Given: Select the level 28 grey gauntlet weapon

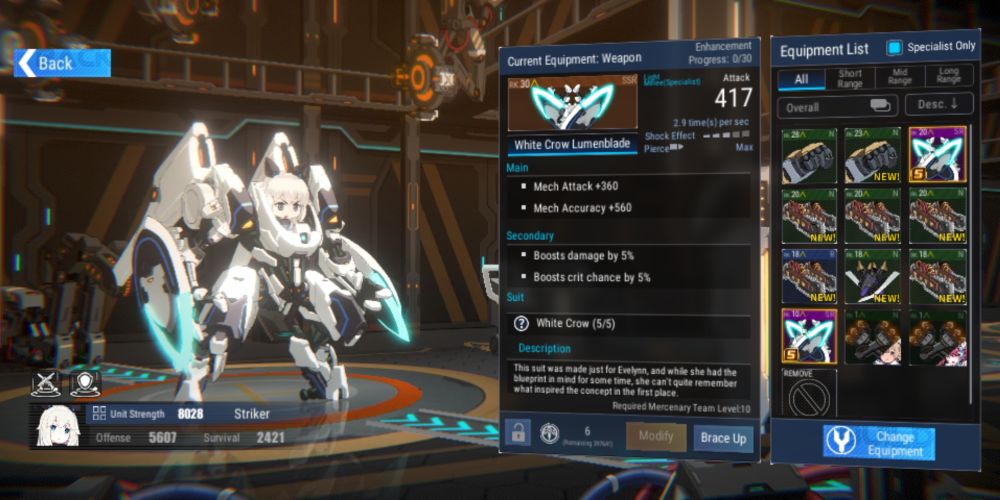Looking at the screenshot, I should click(810, 154).
